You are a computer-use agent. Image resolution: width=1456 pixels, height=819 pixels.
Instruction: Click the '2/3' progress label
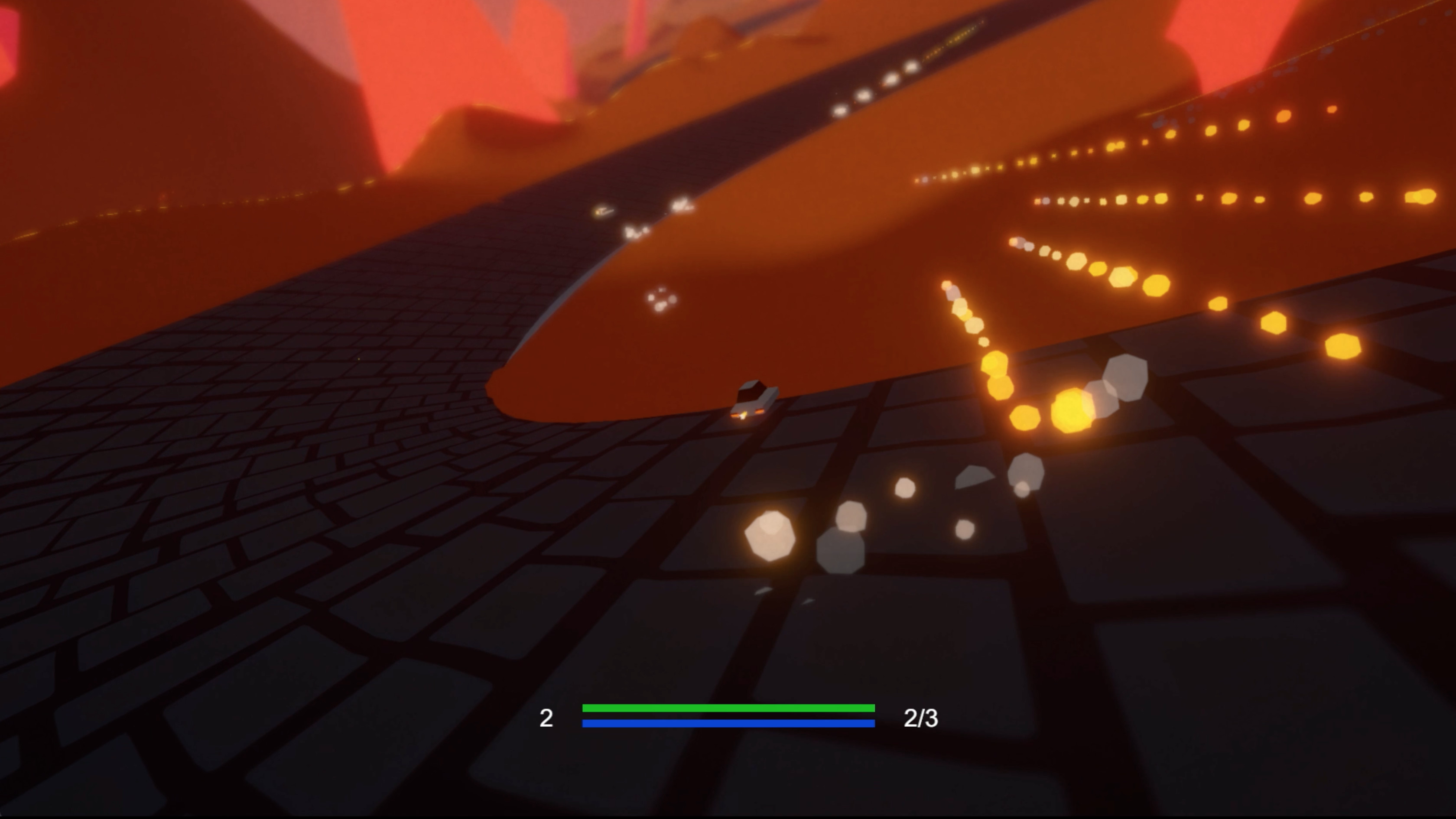point(922,718)
